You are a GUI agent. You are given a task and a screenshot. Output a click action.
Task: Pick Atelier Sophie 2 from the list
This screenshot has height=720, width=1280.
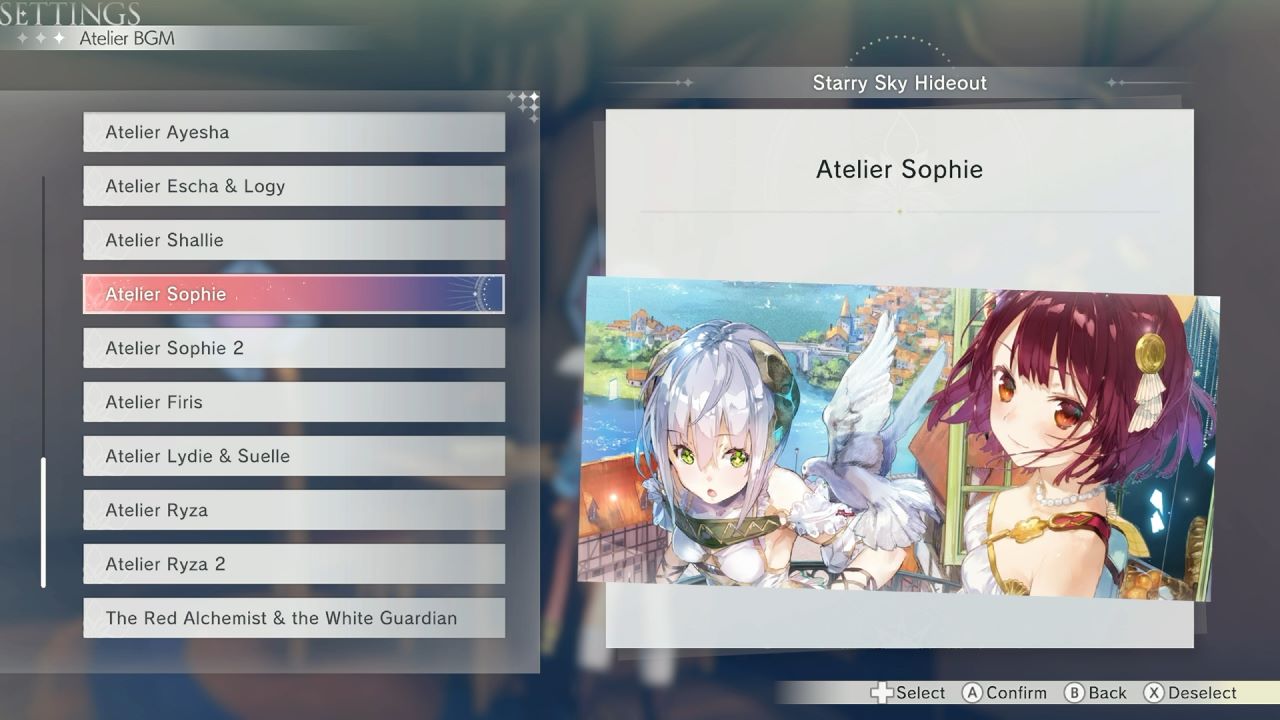click(293, 348)
